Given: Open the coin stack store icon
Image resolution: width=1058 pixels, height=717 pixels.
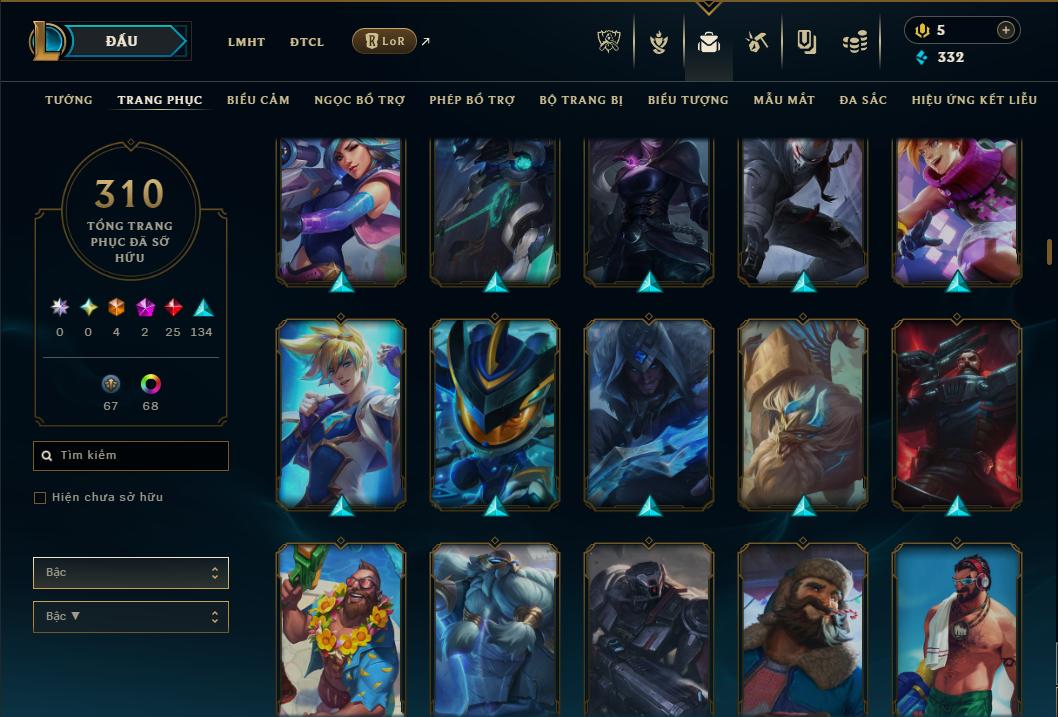Looking at the screenshot, I should (x=854, y=42).
